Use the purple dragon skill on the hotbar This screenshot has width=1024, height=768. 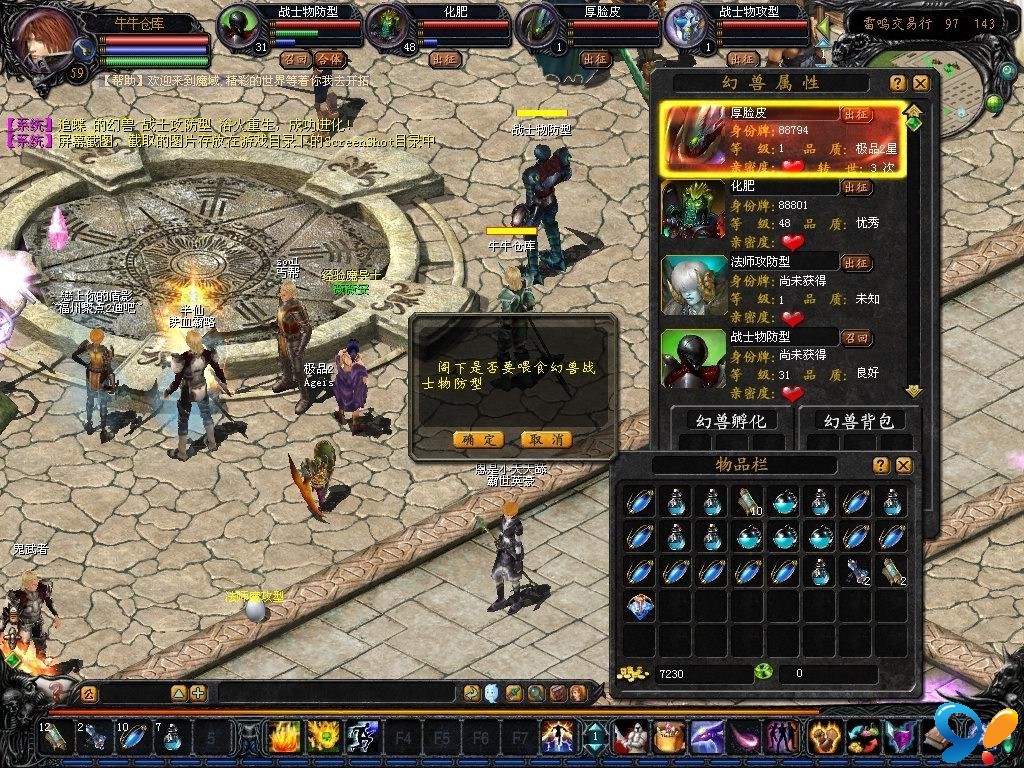[706, 738]
